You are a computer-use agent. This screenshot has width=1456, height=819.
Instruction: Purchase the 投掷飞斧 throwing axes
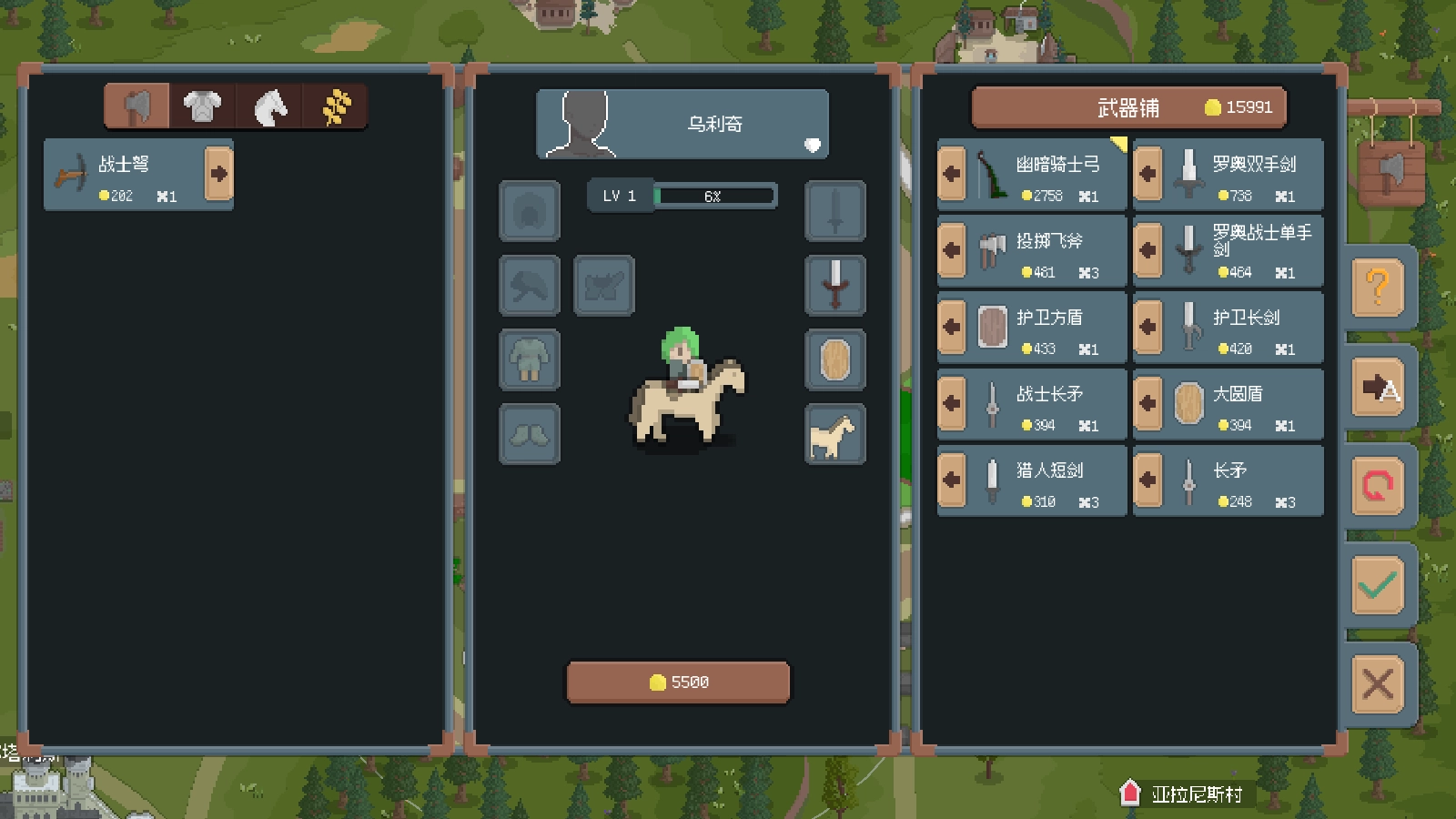click(x=952, y=250)
